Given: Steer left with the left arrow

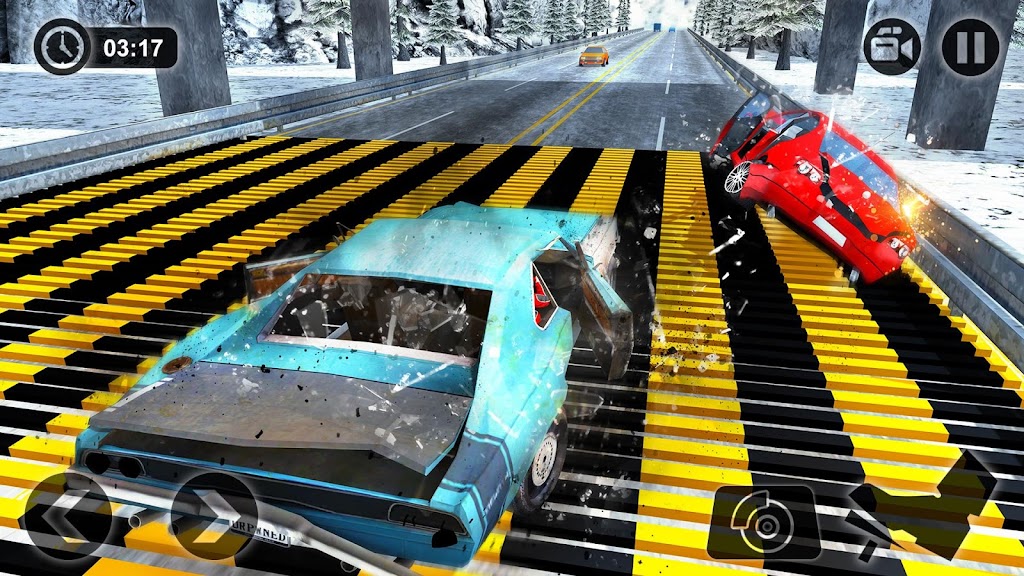Looking at the screenshot, I should coord(68,515).
